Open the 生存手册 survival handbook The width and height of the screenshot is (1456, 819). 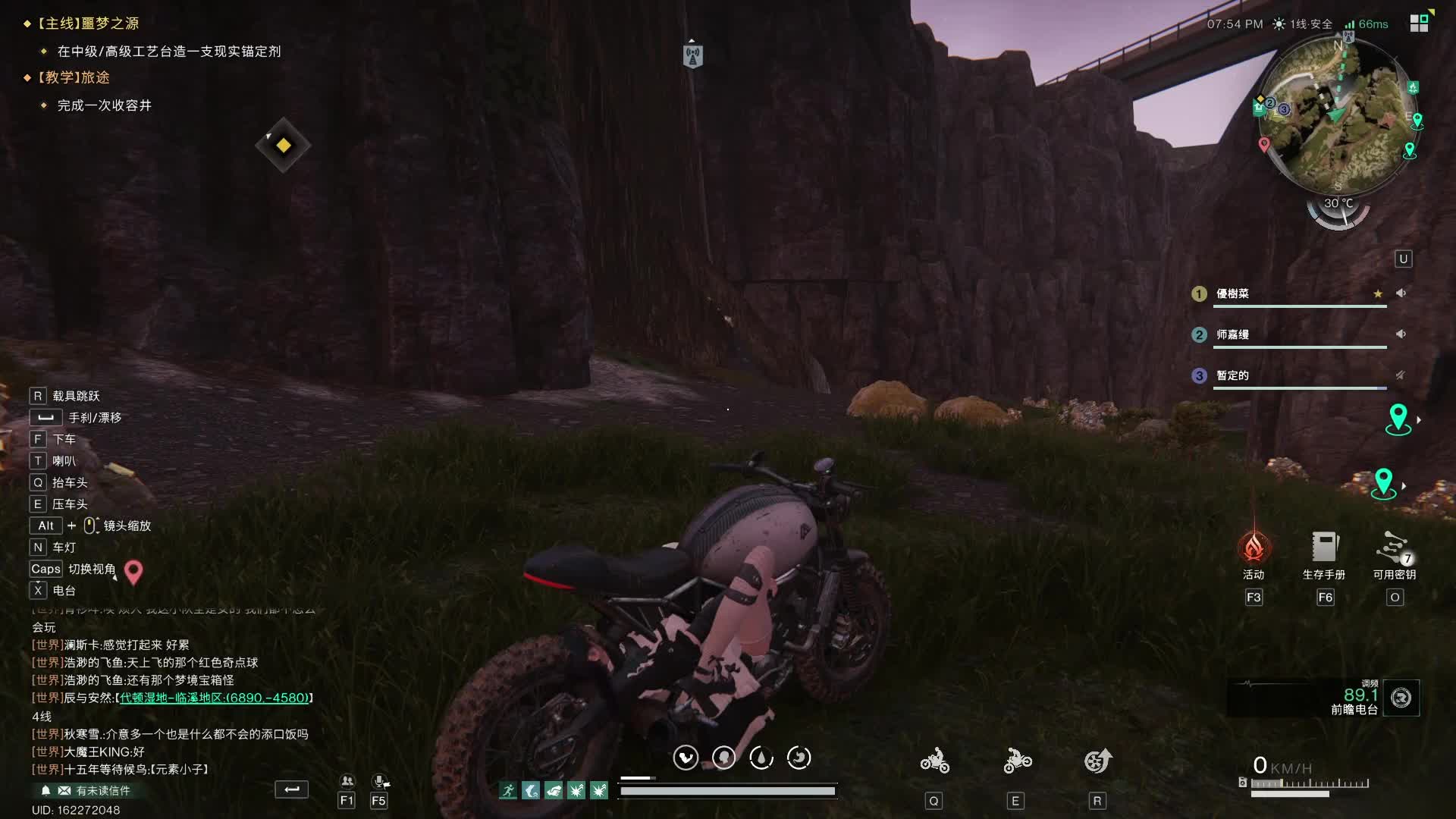(1324, 548)
